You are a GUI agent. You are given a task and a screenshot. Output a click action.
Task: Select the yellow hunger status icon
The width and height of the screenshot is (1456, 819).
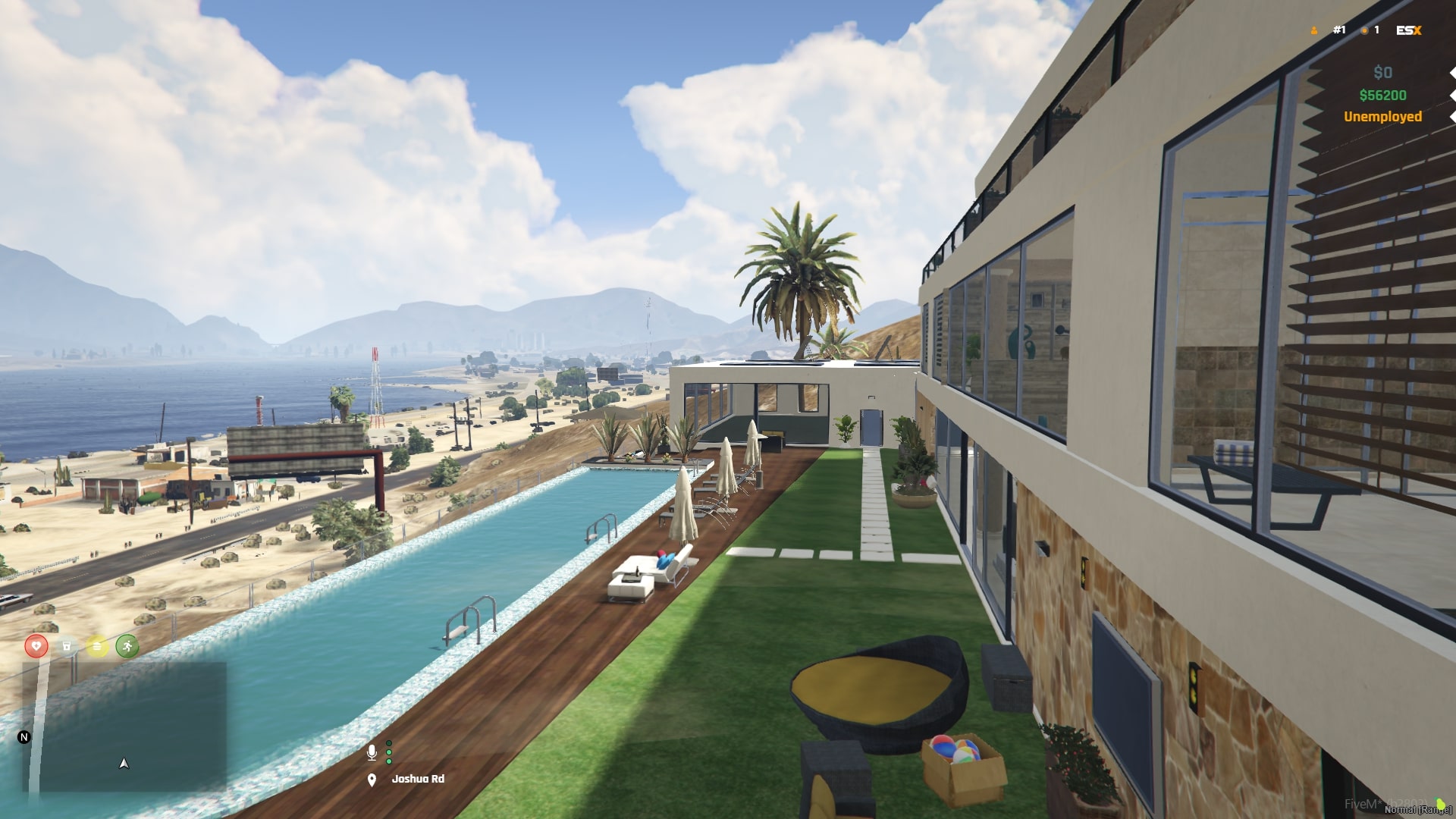tap(96, 648)
